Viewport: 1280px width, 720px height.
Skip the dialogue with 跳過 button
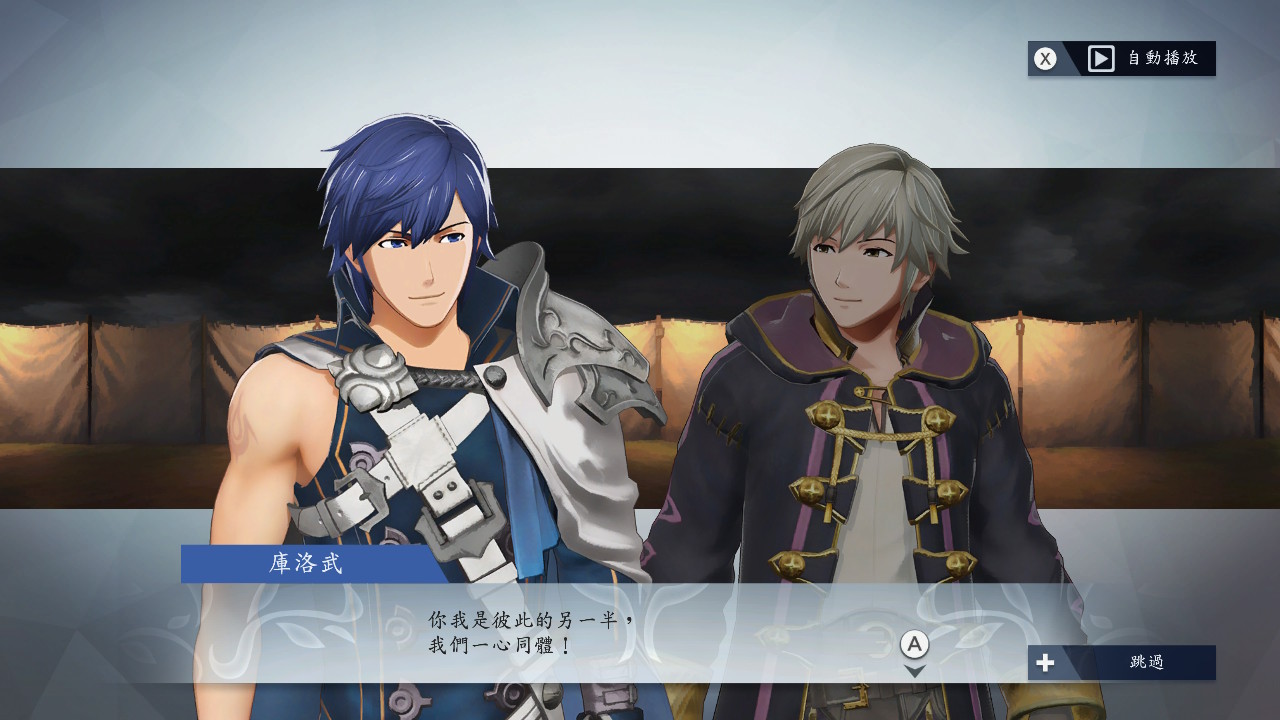(x=1122, y=662)
